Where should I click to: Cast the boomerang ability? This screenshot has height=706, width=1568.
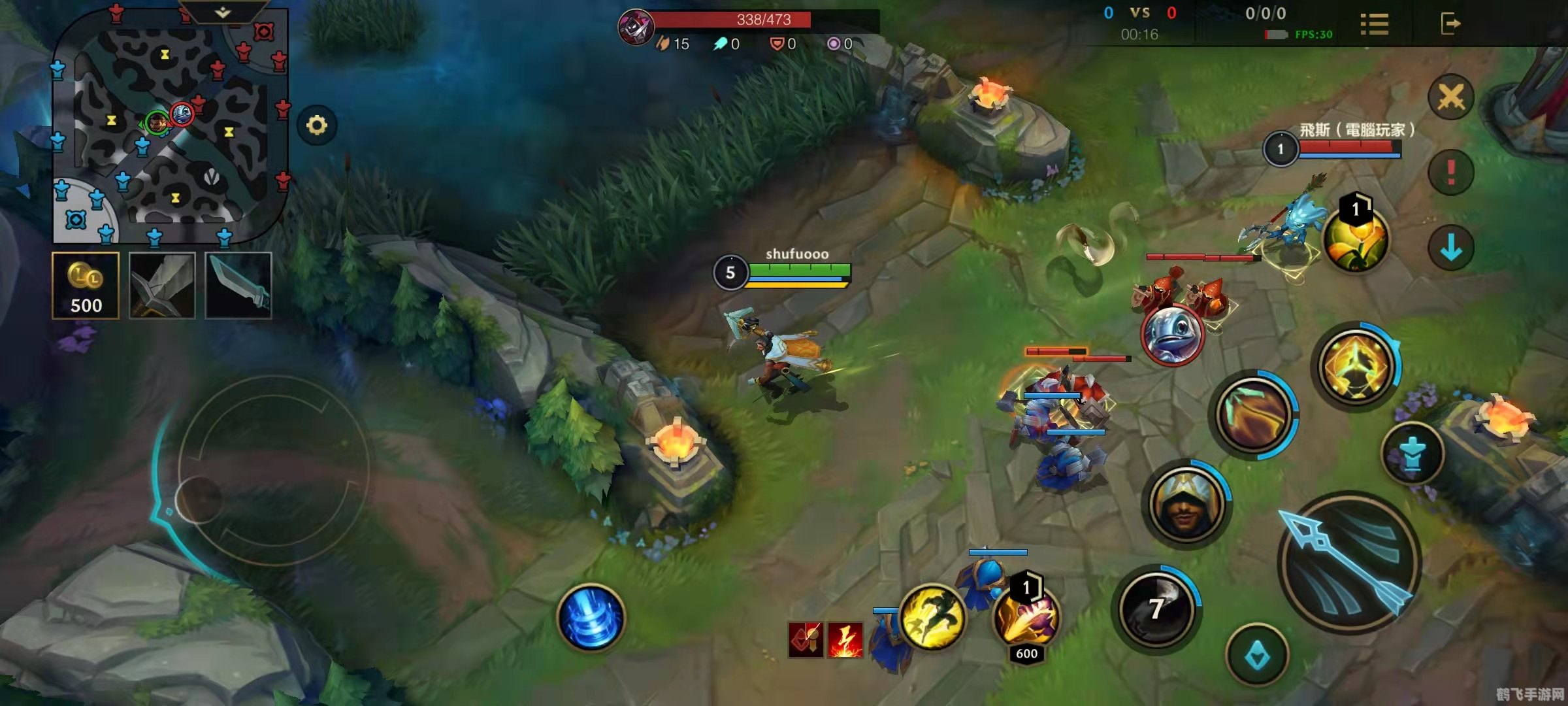pyautogui.click(x=1253, y=414)
